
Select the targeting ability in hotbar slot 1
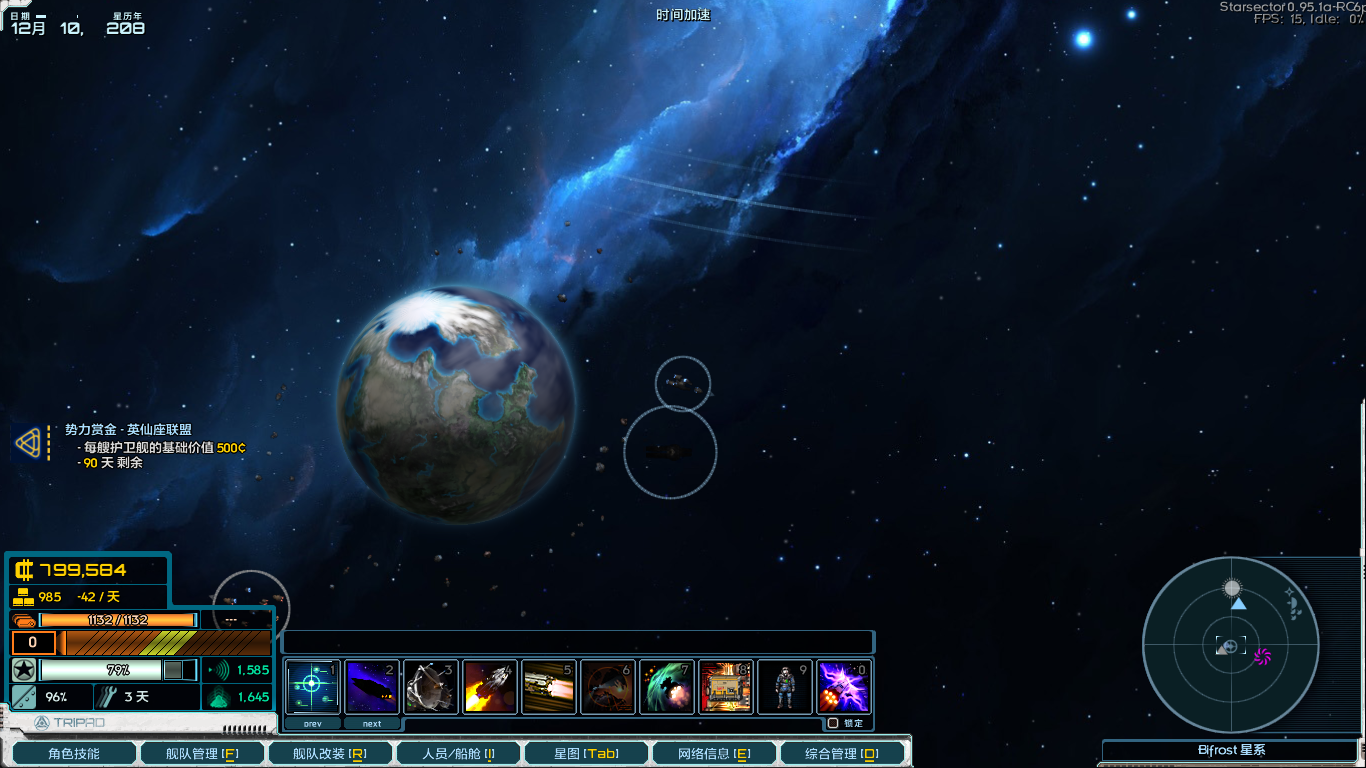(313, 686)
